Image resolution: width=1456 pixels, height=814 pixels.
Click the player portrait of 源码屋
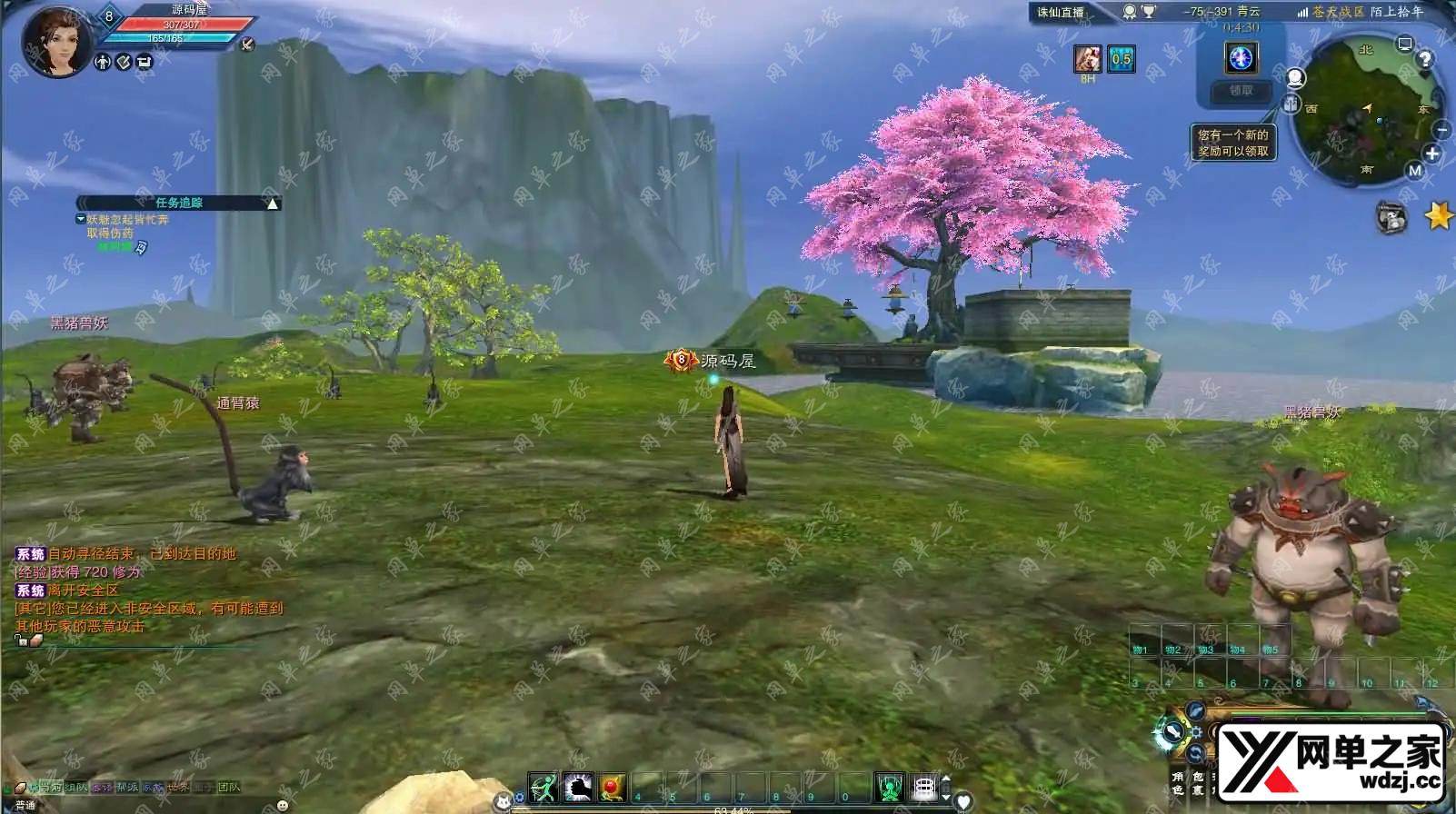point(56,41)
